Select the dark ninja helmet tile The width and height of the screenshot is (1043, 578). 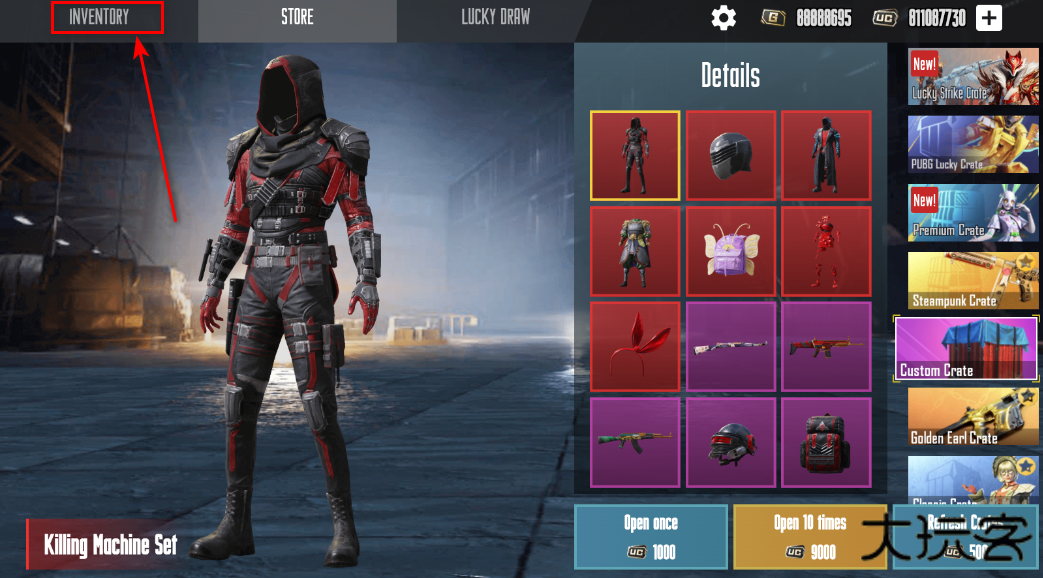[x=731, y=155]
